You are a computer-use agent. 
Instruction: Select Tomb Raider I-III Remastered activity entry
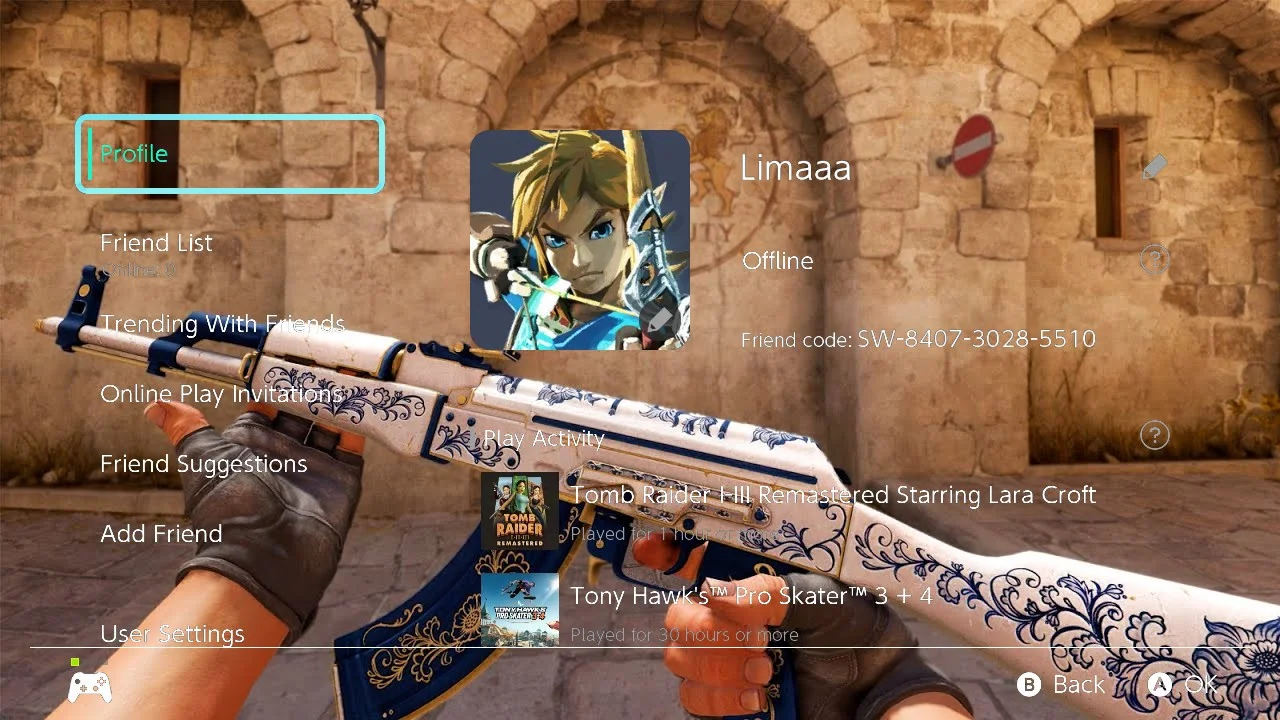(x=790, y=510)
